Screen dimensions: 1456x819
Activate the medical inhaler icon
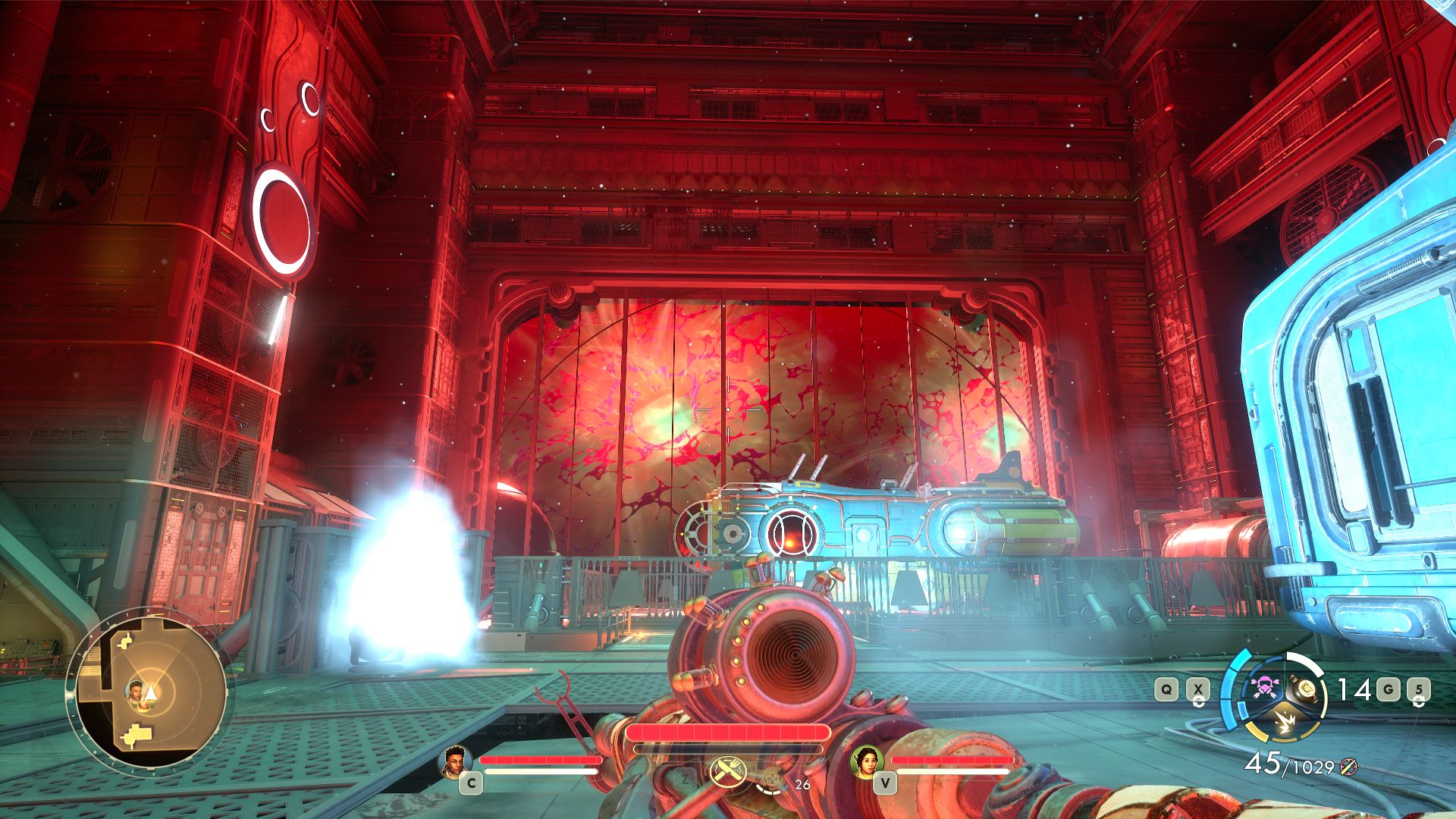point(771,778)
